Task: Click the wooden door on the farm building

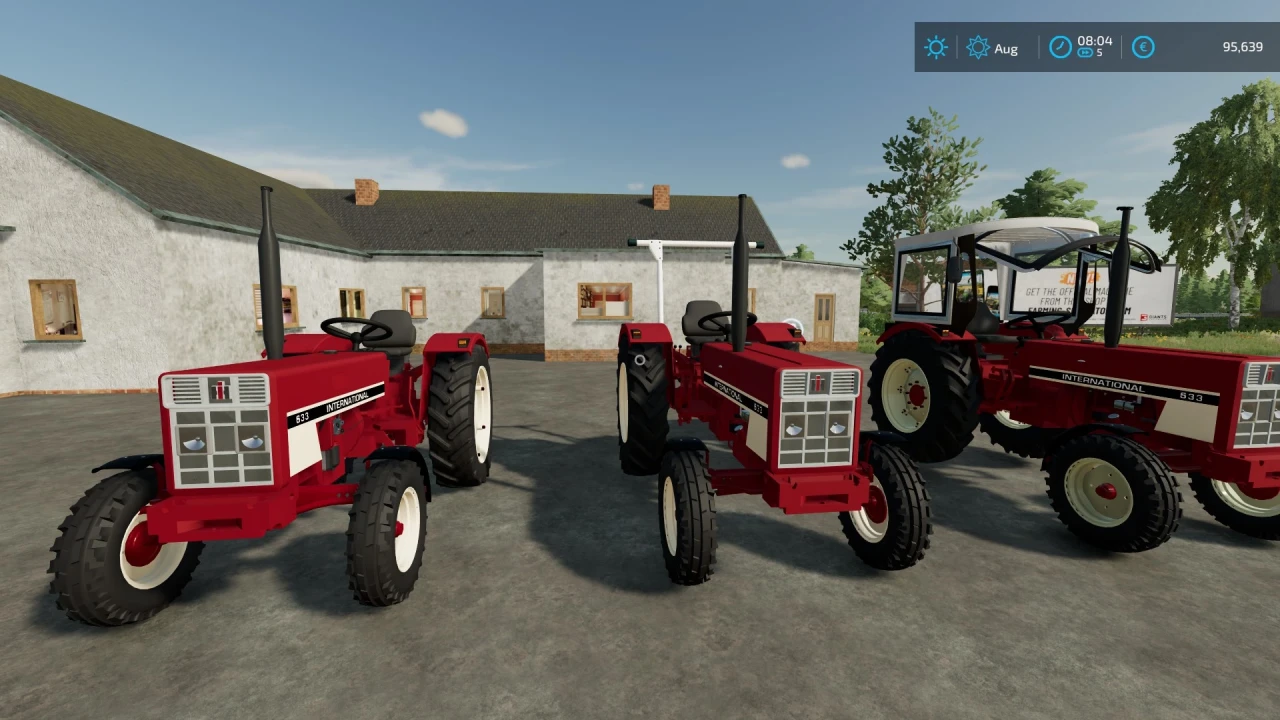Action: [826, 315]
